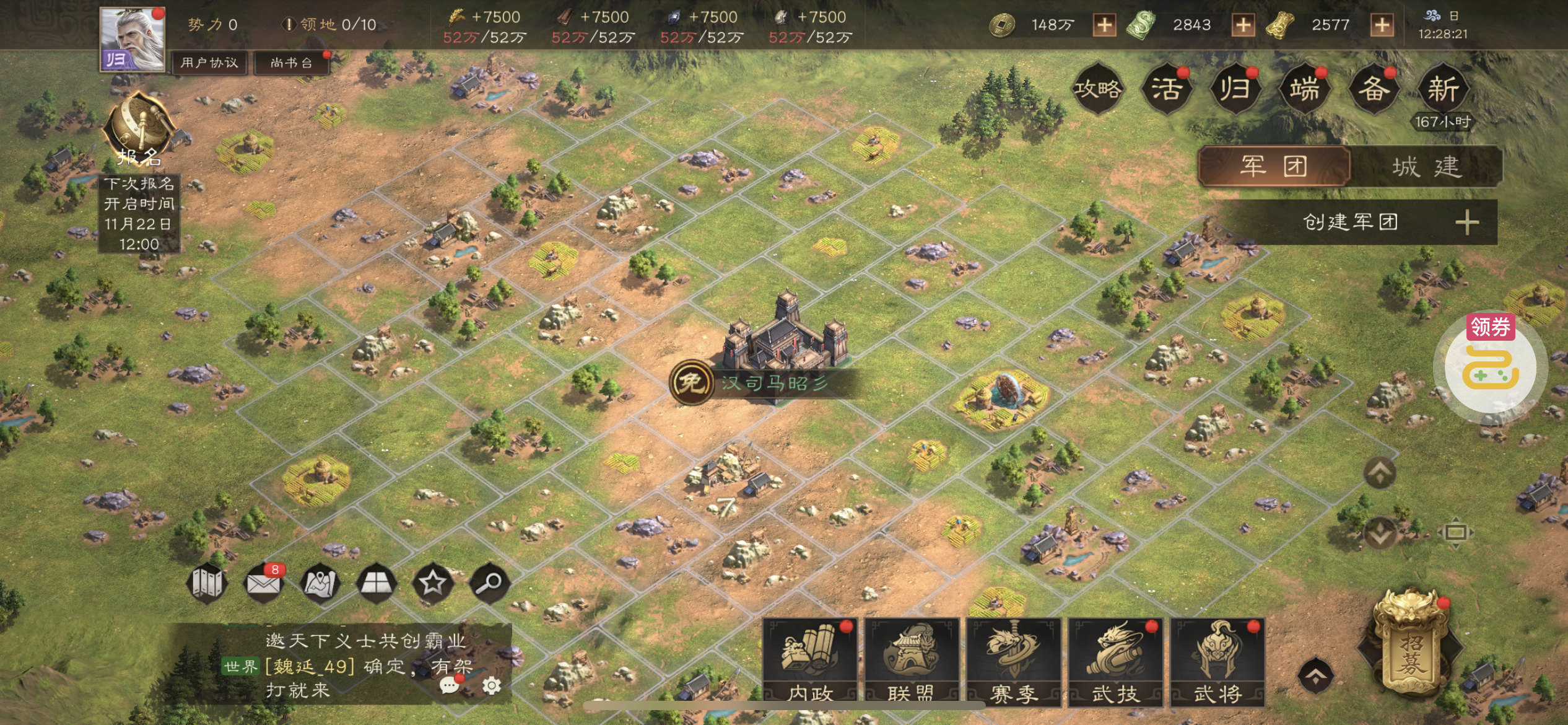Open the mail envelope icon
Viewport: 1568px width, 725px height.
(x=263, y=583)
